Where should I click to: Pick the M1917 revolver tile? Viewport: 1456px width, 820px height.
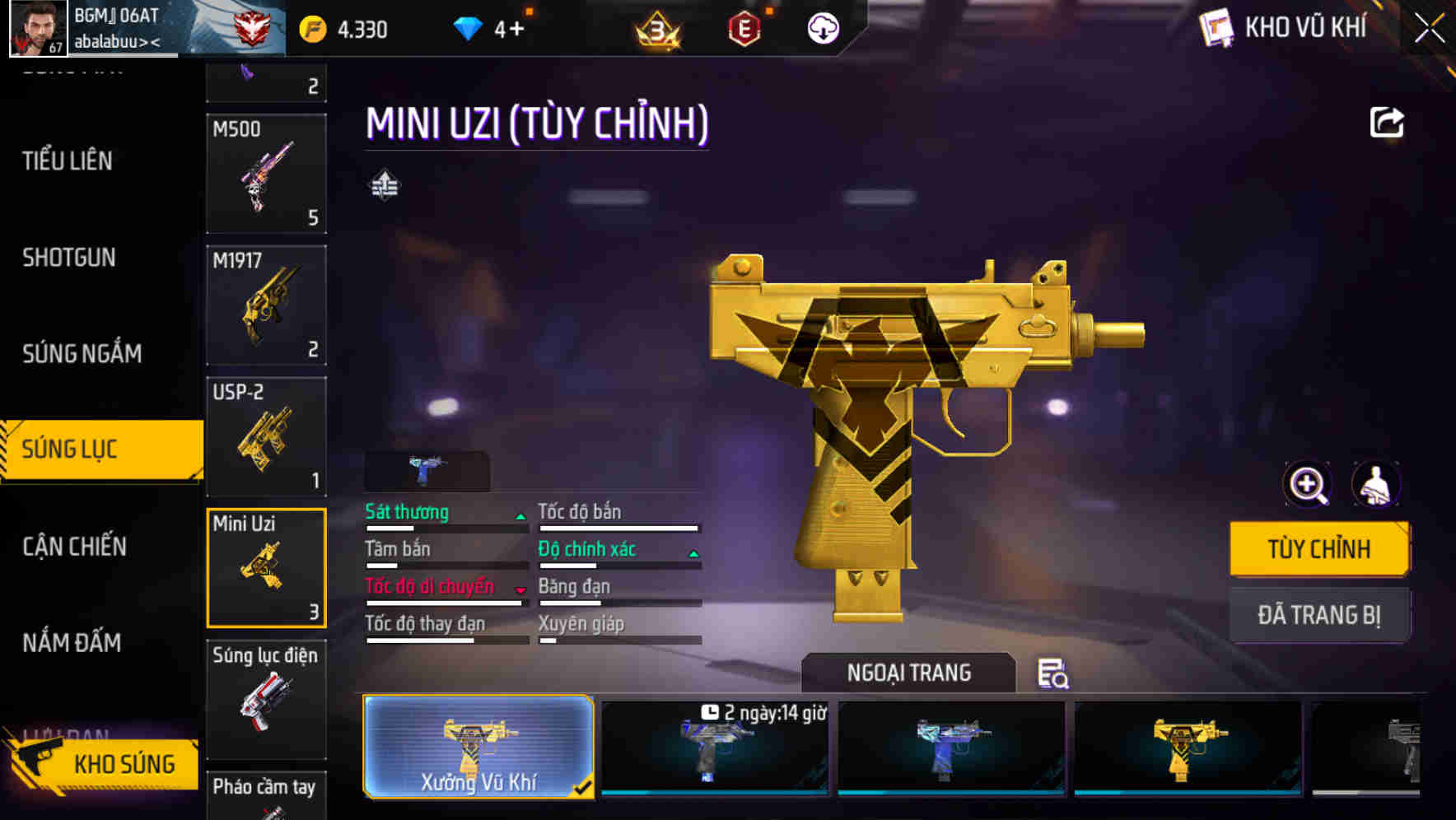[266, 305]
